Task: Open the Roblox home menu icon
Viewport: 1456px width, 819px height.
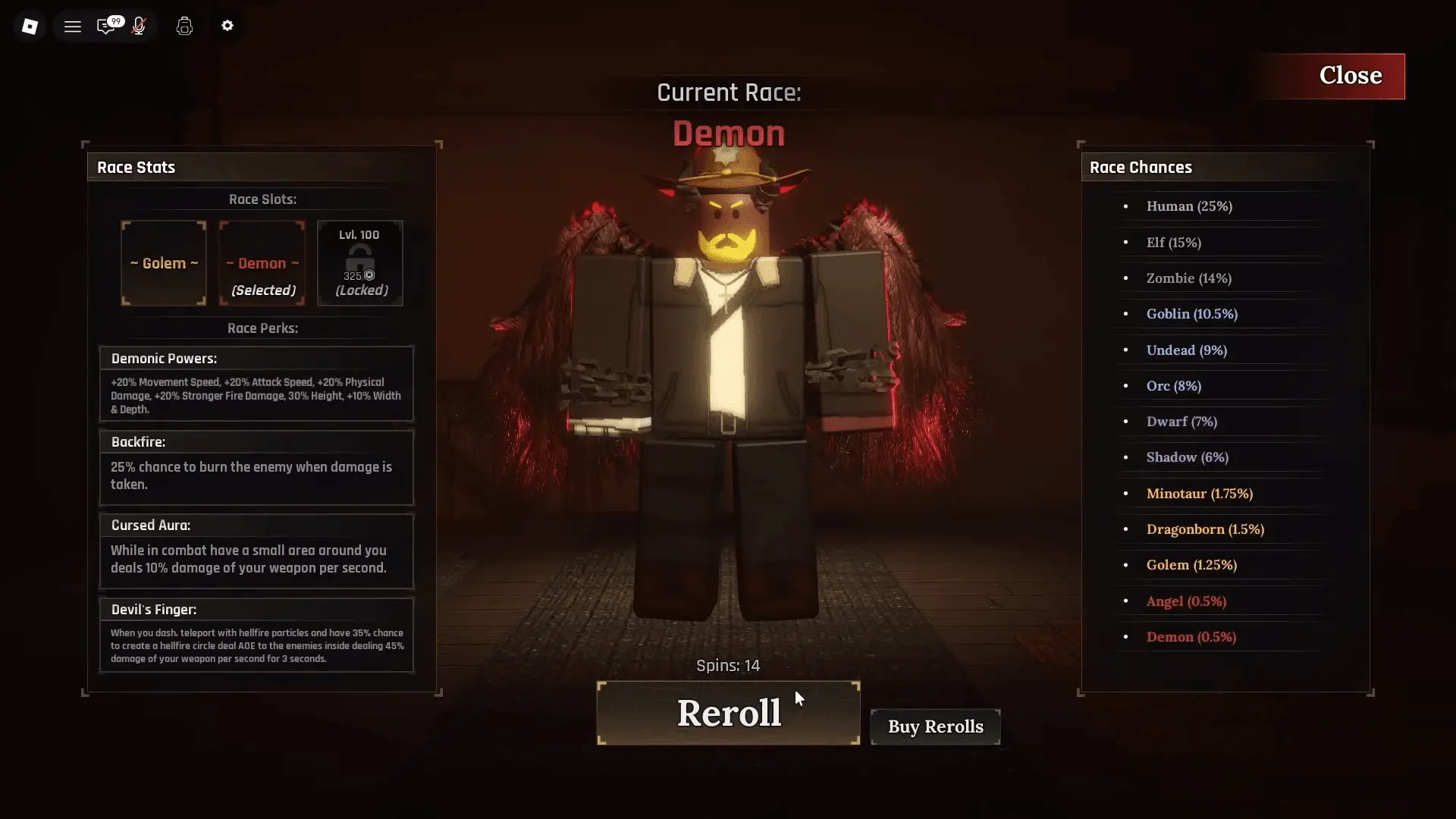Action: [30, 25]
